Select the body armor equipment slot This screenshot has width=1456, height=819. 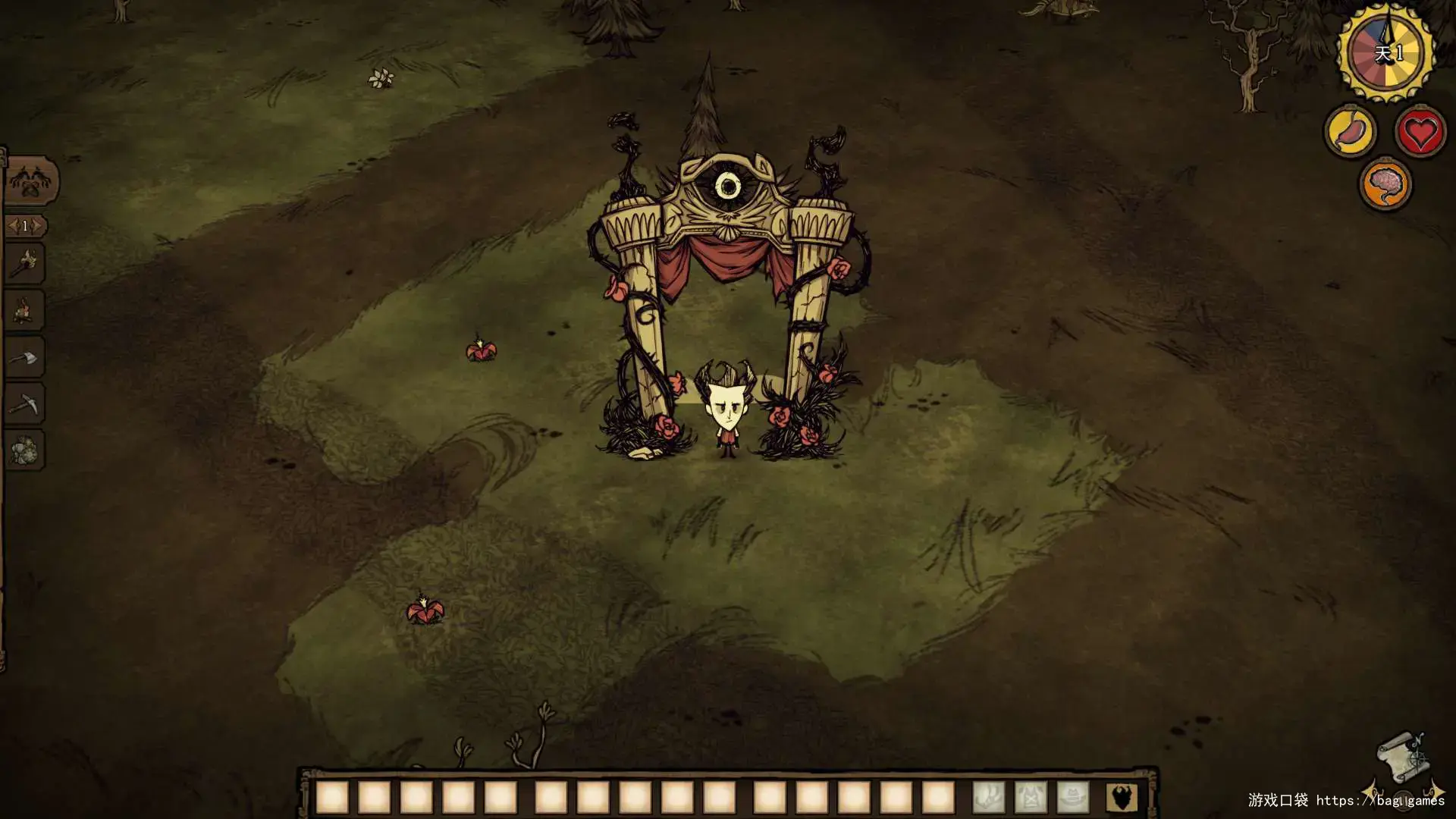[x=1031, y=797]
